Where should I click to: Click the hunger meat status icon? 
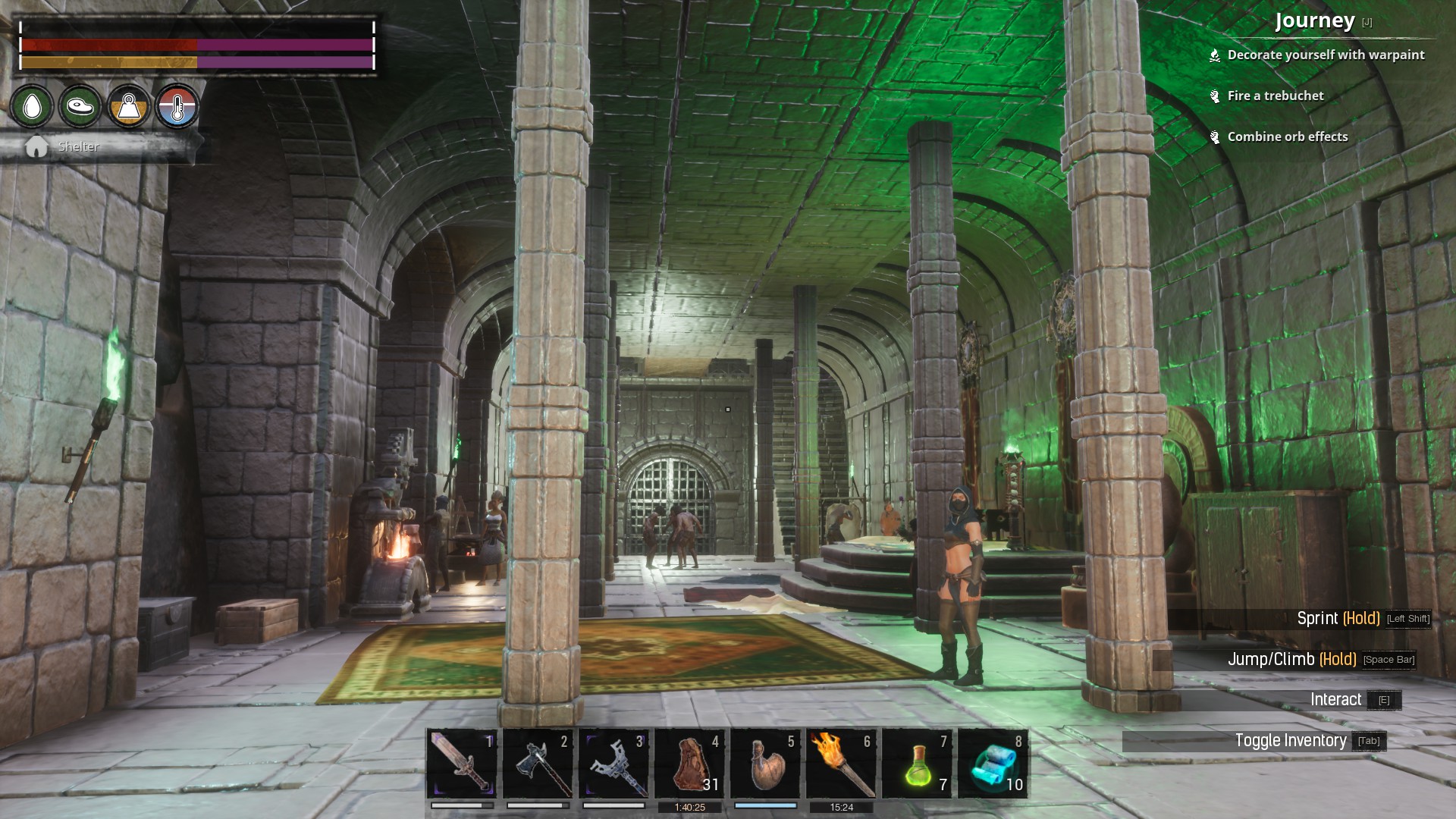coord(80,106)
